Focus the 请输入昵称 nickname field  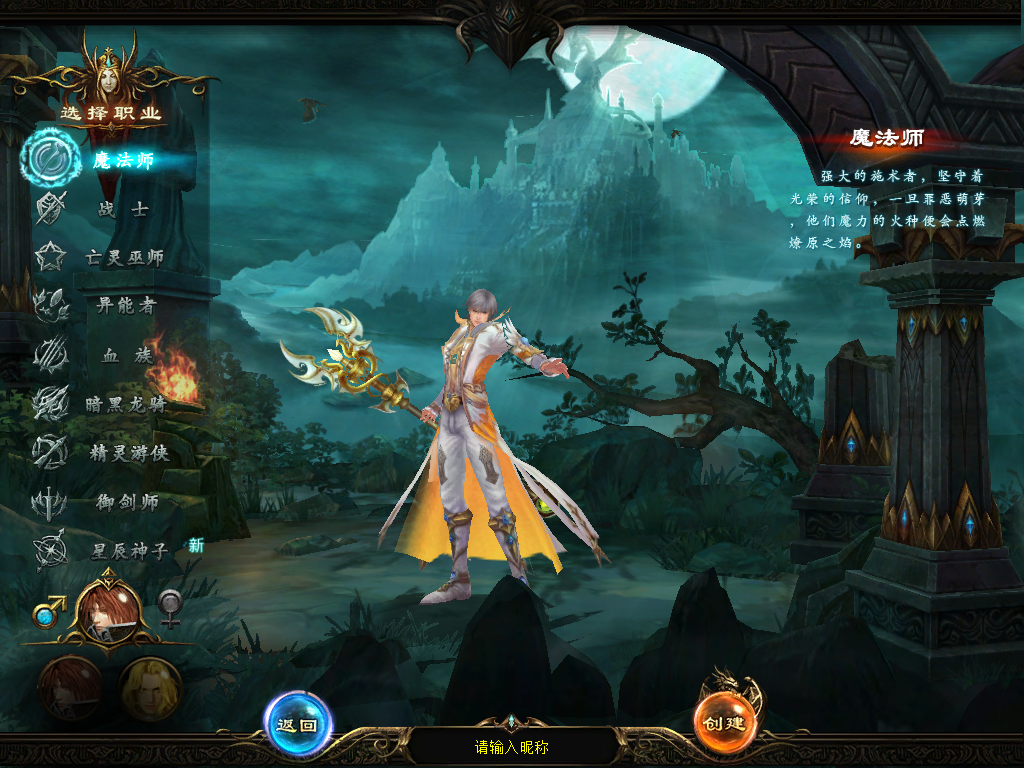[x=511, y=747]
